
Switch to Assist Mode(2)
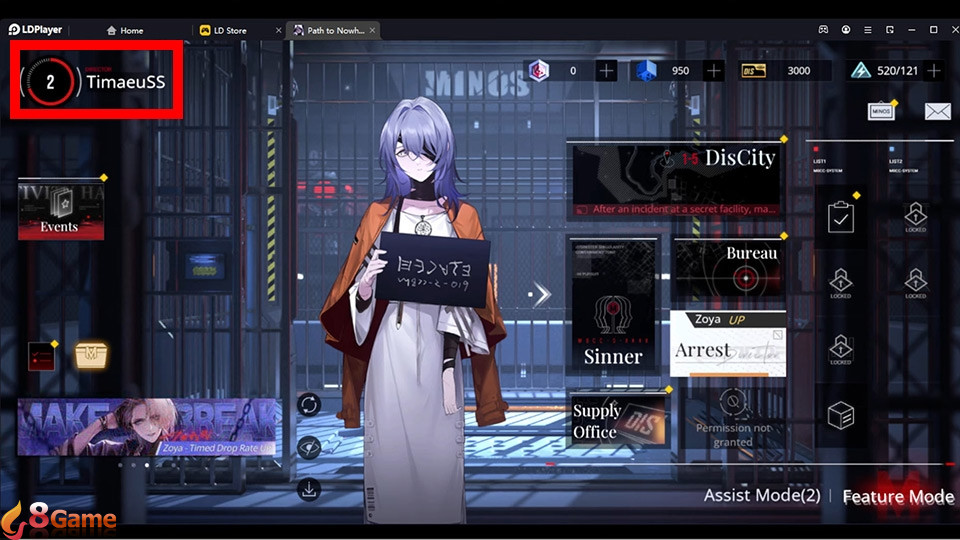coord(762,496)
